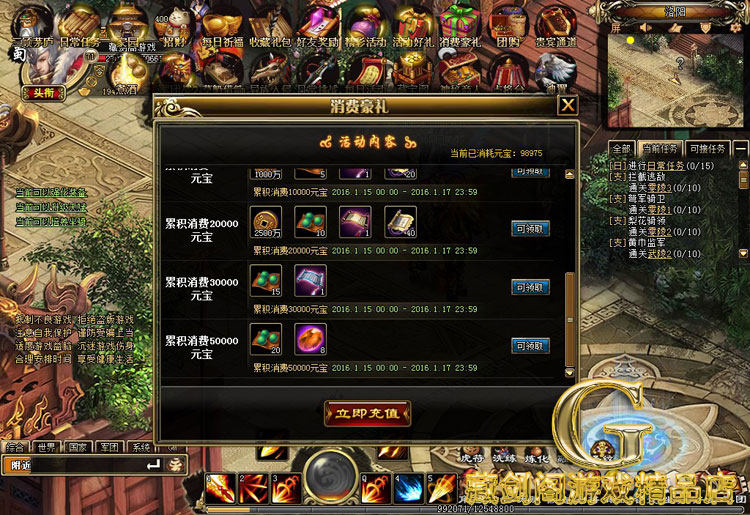
Task: Open the 头衔 title button
Action: coord(41,92)
